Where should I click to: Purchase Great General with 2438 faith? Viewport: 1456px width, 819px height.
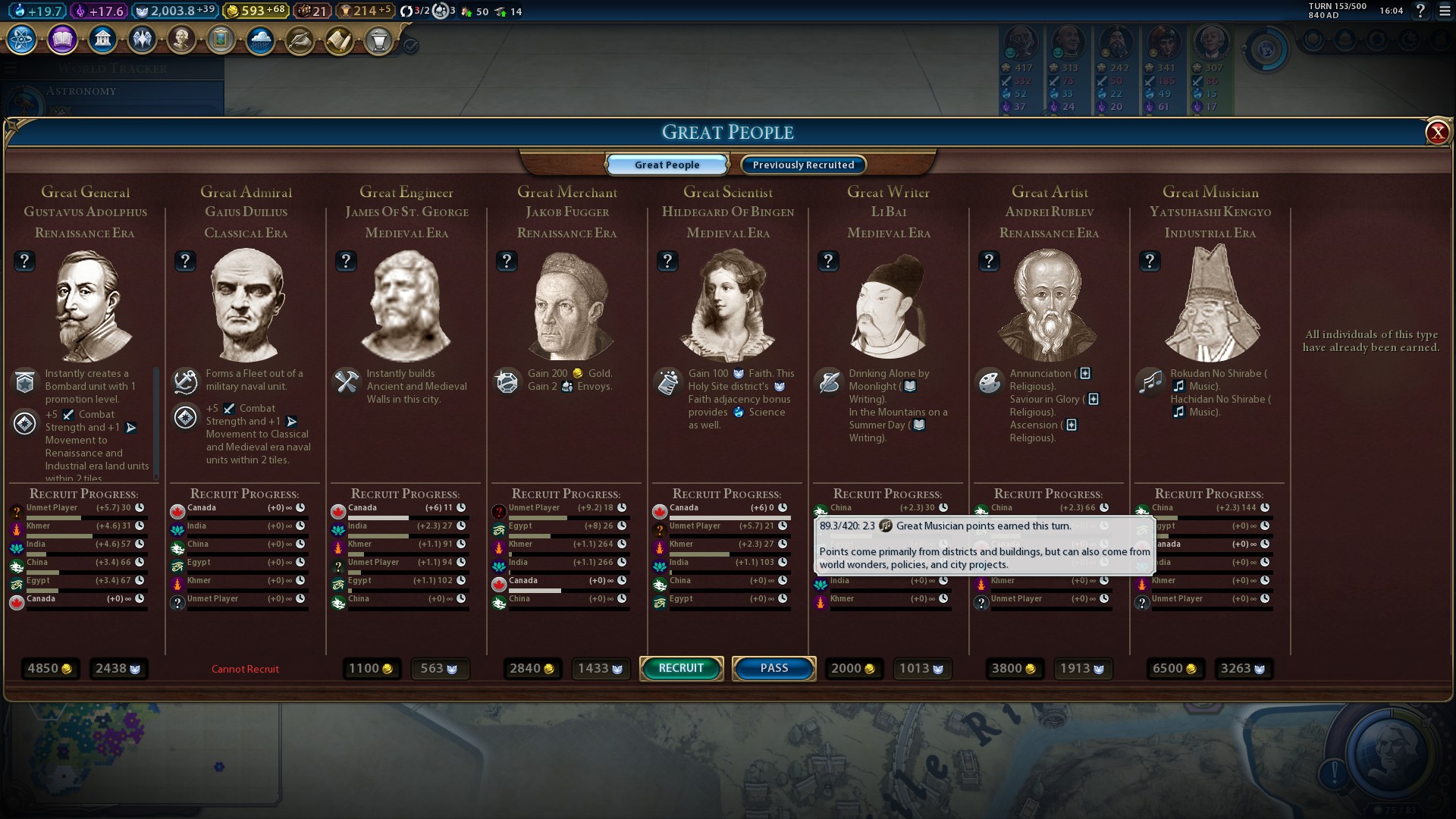pyautogui.click(x=118, y=668)
